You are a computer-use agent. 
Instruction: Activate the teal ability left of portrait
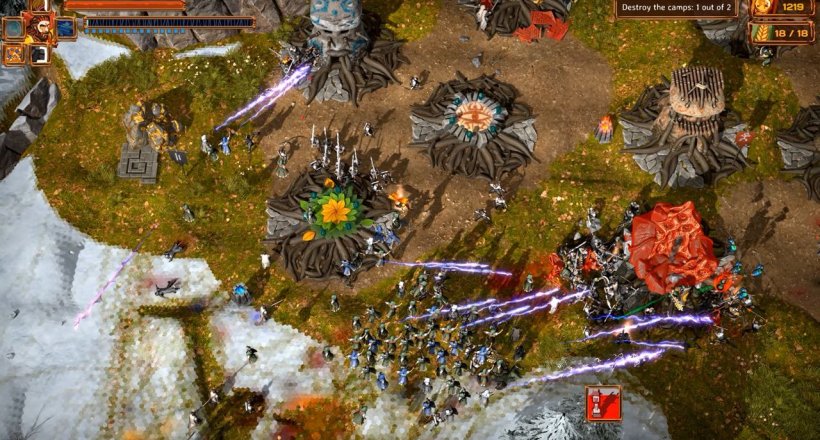point(14,29)
